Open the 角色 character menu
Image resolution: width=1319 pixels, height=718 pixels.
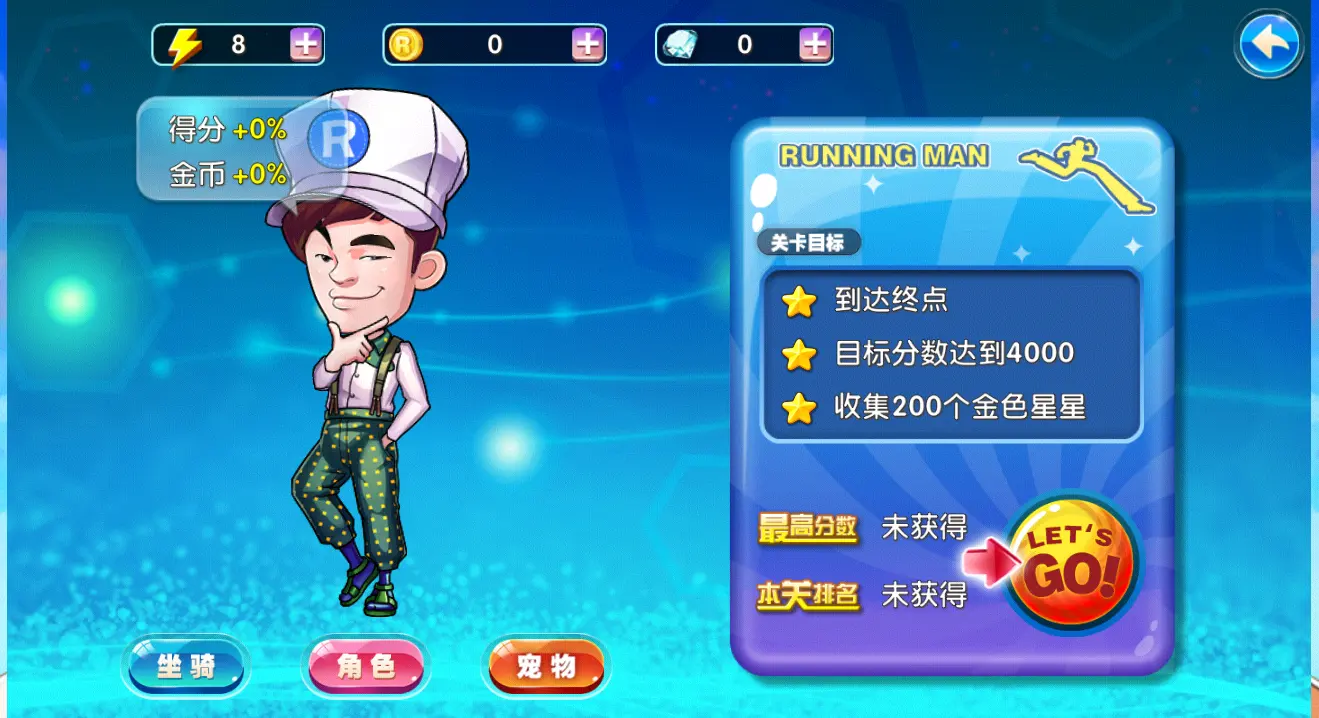pyautogui.click(x=366, y=667)
